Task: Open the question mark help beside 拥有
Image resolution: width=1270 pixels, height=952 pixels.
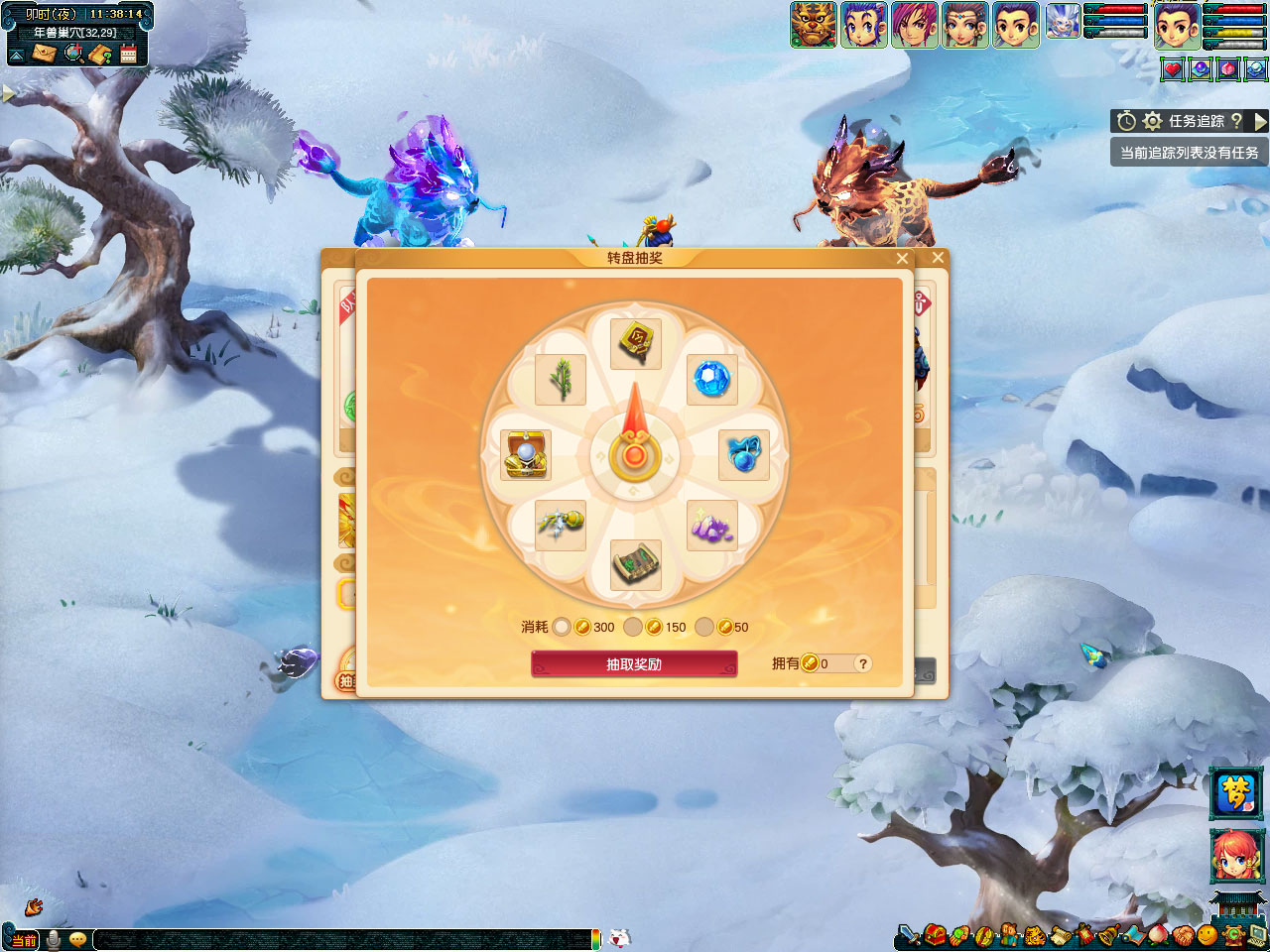Action: 863,663
